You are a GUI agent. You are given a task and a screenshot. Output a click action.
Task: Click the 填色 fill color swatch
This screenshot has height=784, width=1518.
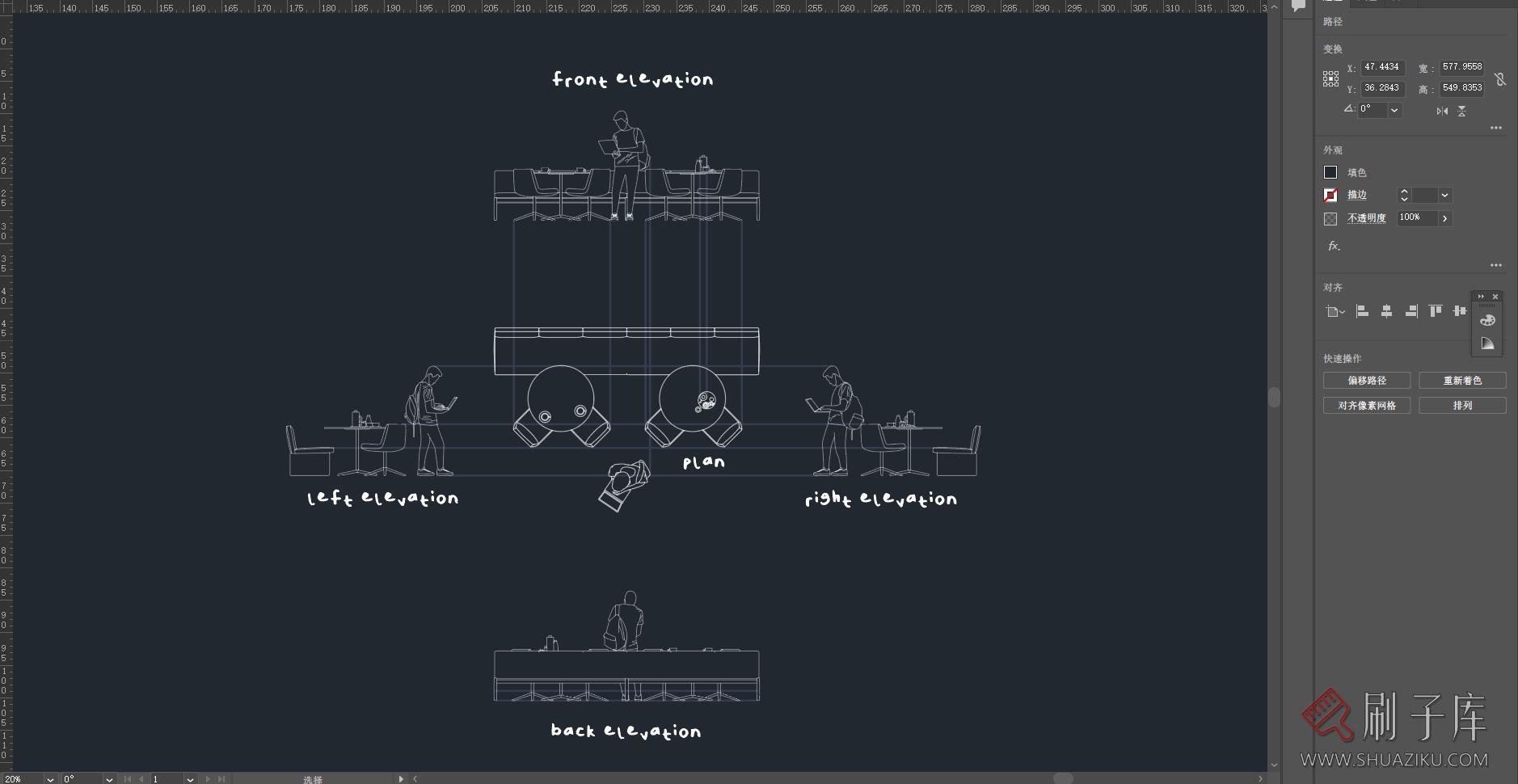[x=1330, y=172]
